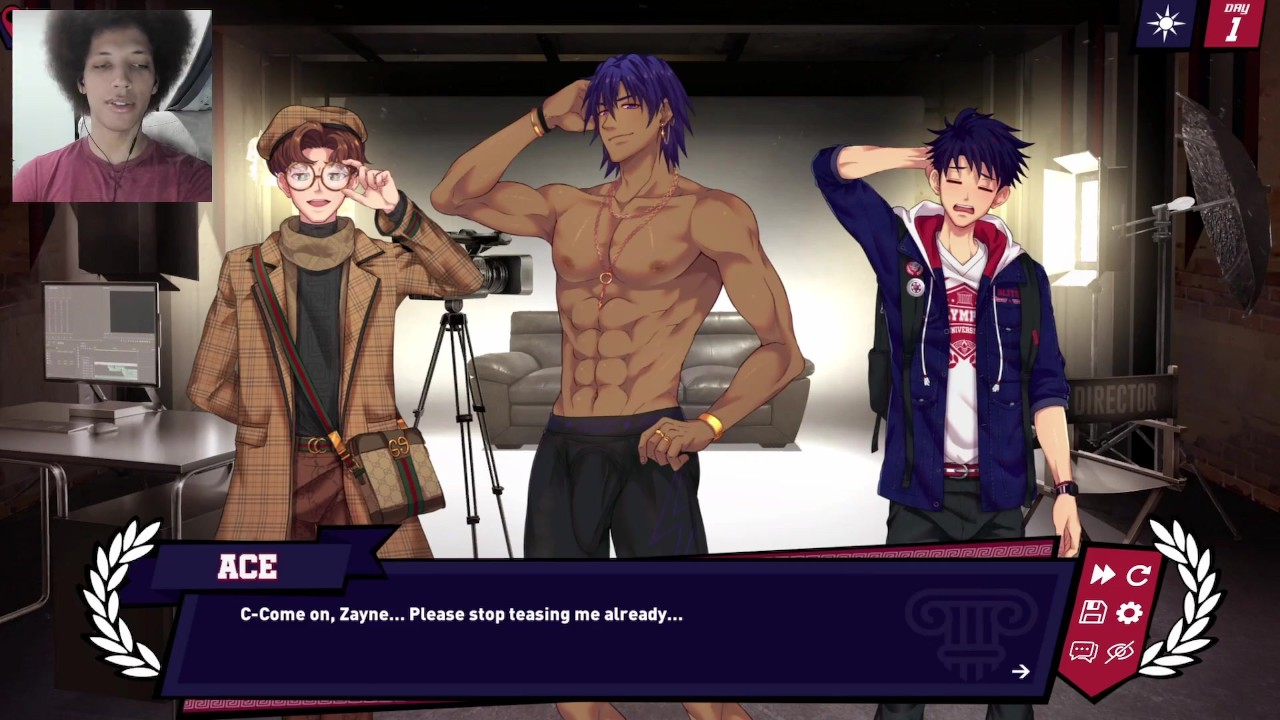Open the floppy disk save menu

click(1093, 613)
